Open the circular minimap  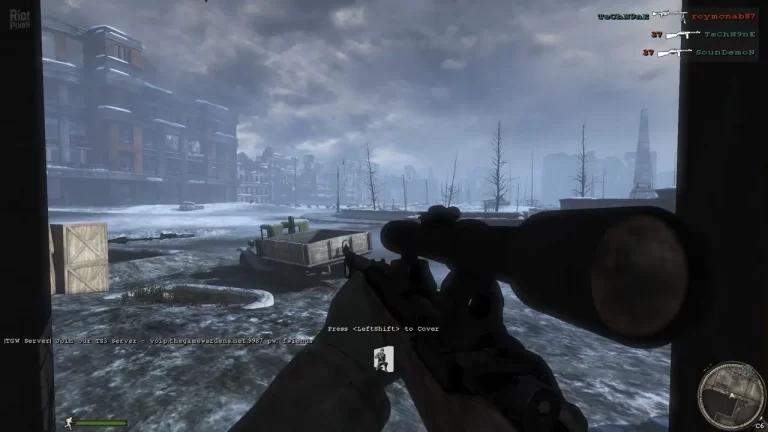pos(731,393)
